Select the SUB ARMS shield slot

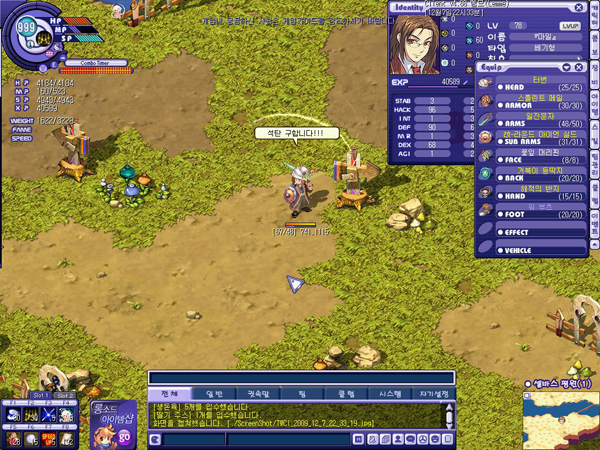(523, 141)
